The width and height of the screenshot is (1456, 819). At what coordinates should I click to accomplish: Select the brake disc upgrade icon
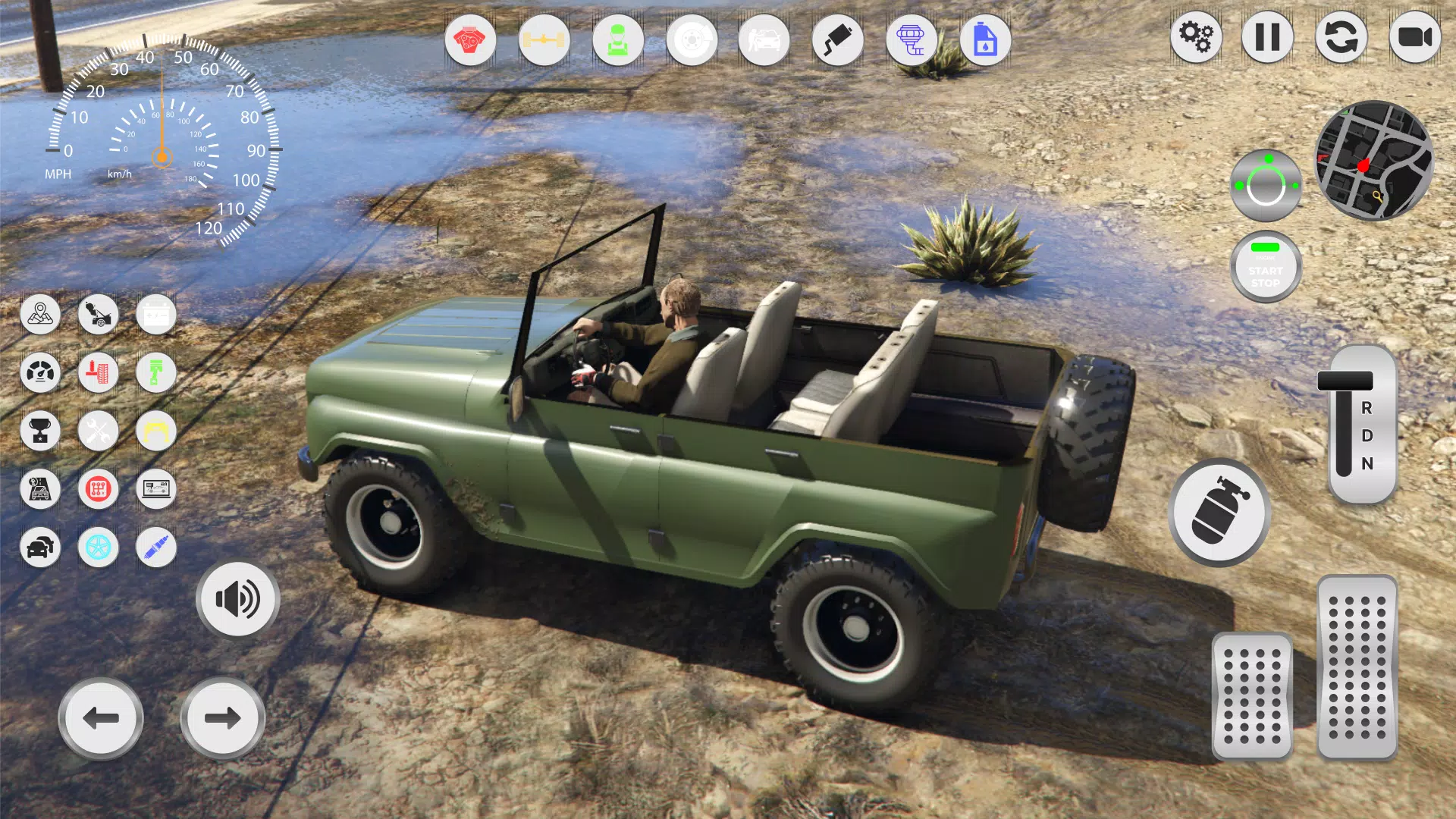click(x=692, y=40)
